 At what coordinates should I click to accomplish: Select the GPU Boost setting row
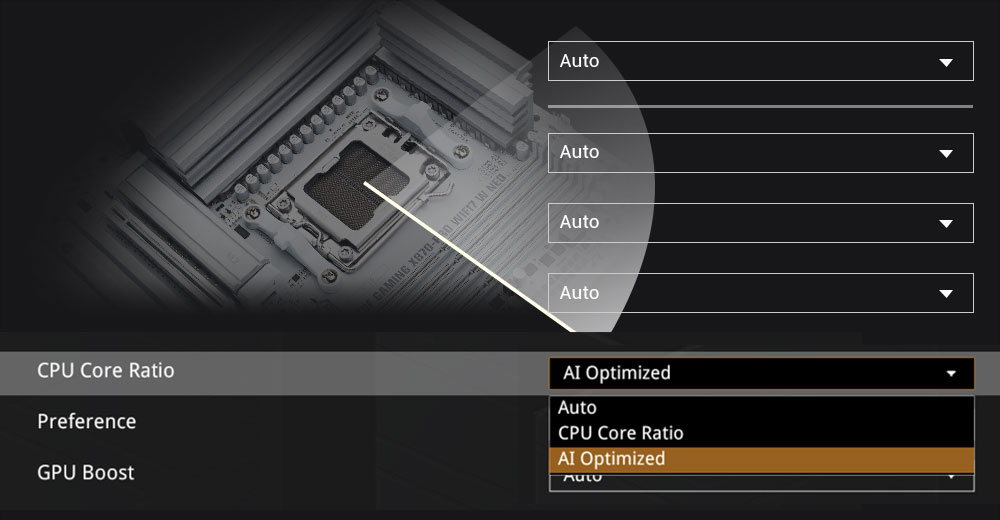tap(86, 473)
